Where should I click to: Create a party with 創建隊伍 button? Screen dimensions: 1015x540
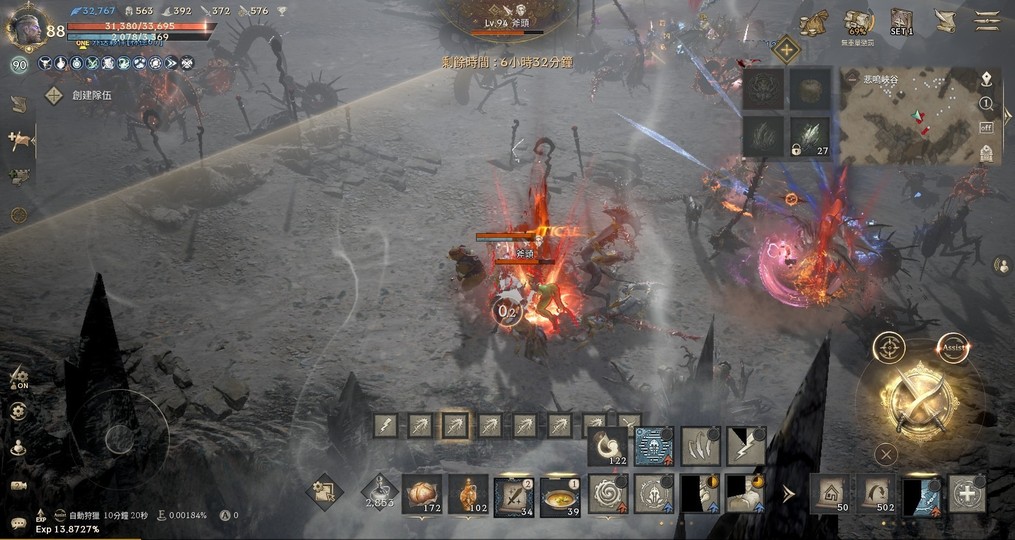click(79, 95)
